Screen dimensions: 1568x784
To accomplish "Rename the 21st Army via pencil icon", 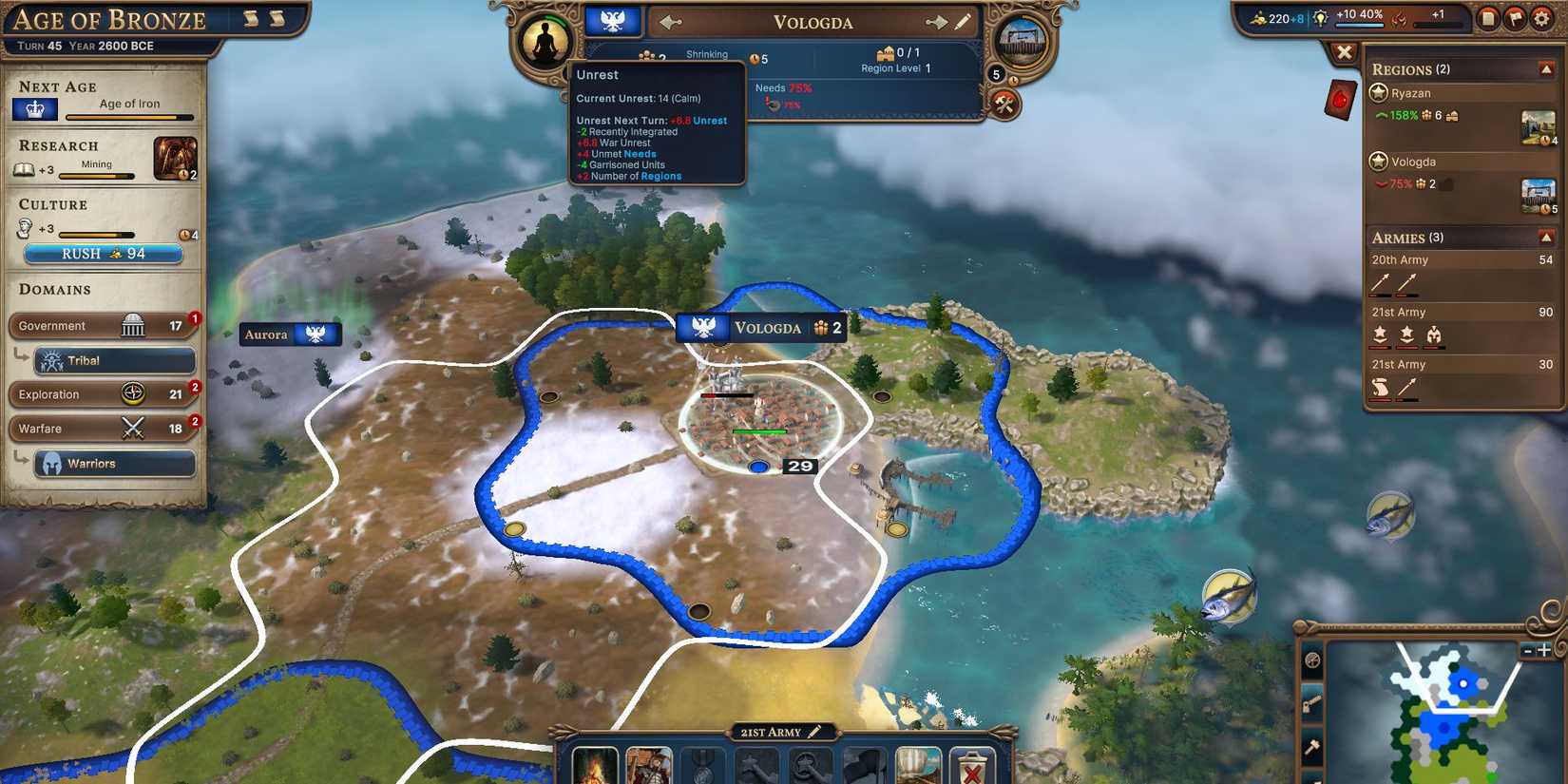I will (813, 732).
